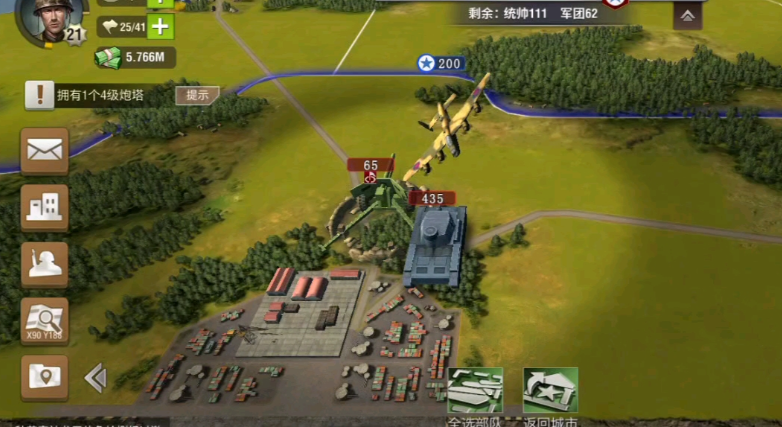
Task: Open the commander portrait profile
Action: click(x=47, y=20)
